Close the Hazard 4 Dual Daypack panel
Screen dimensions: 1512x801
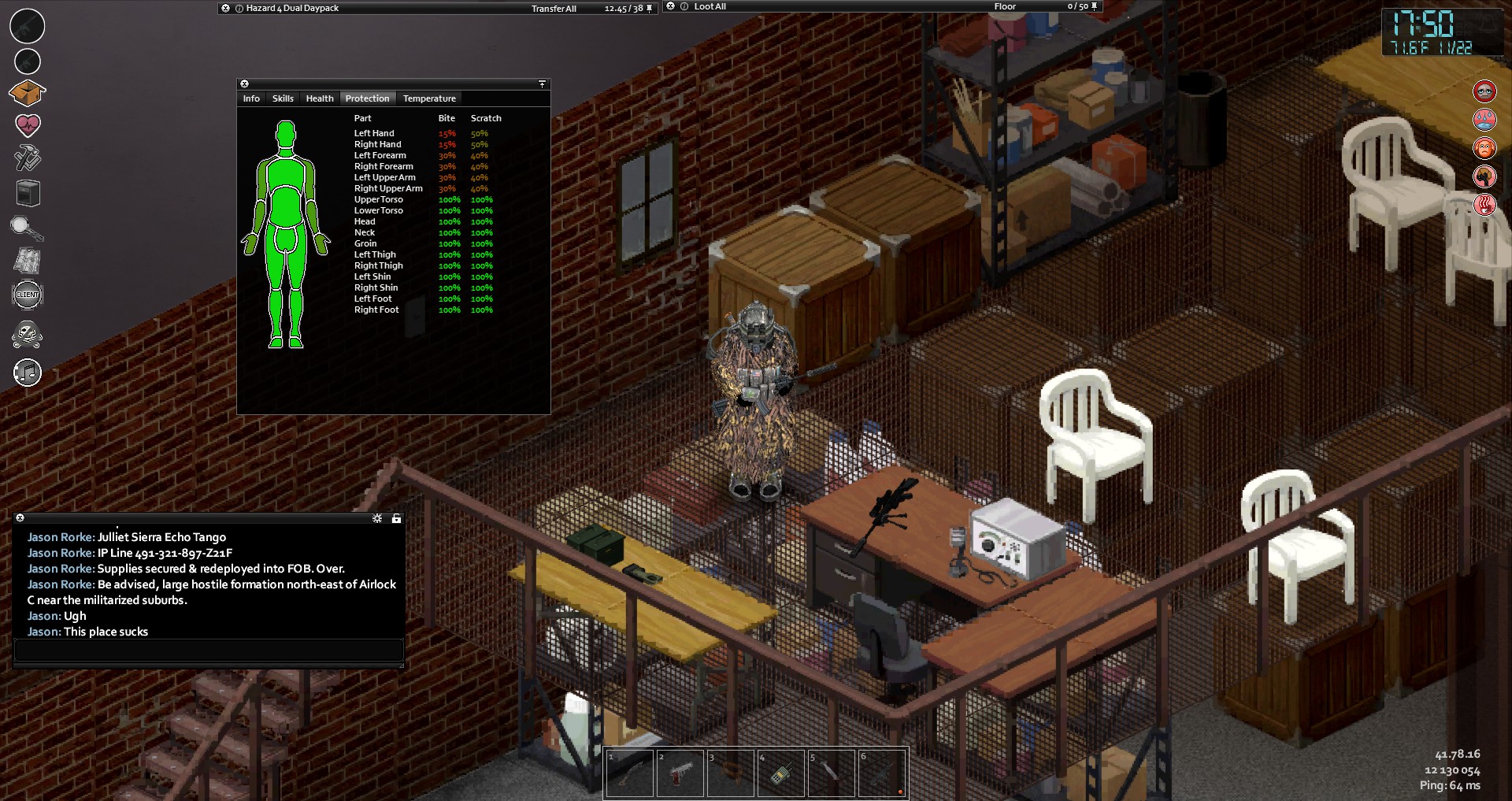click(x=226, y=8)
